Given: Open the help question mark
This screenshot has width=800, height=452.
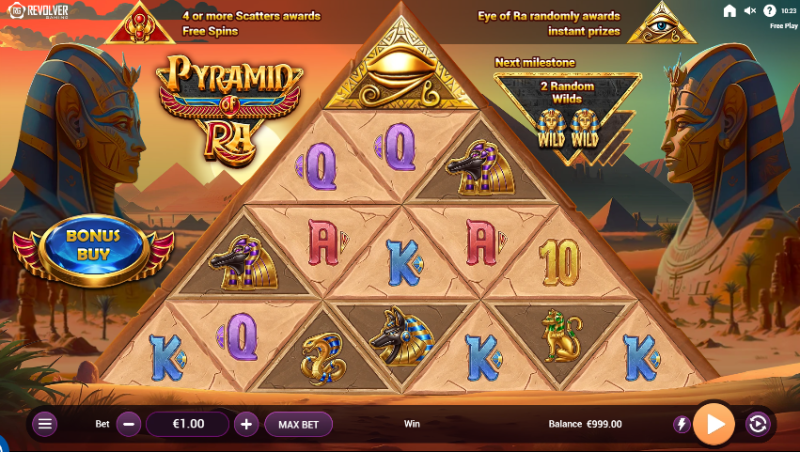Looking at the screenshot, I should pyautogui.click(x=769, y=11).
